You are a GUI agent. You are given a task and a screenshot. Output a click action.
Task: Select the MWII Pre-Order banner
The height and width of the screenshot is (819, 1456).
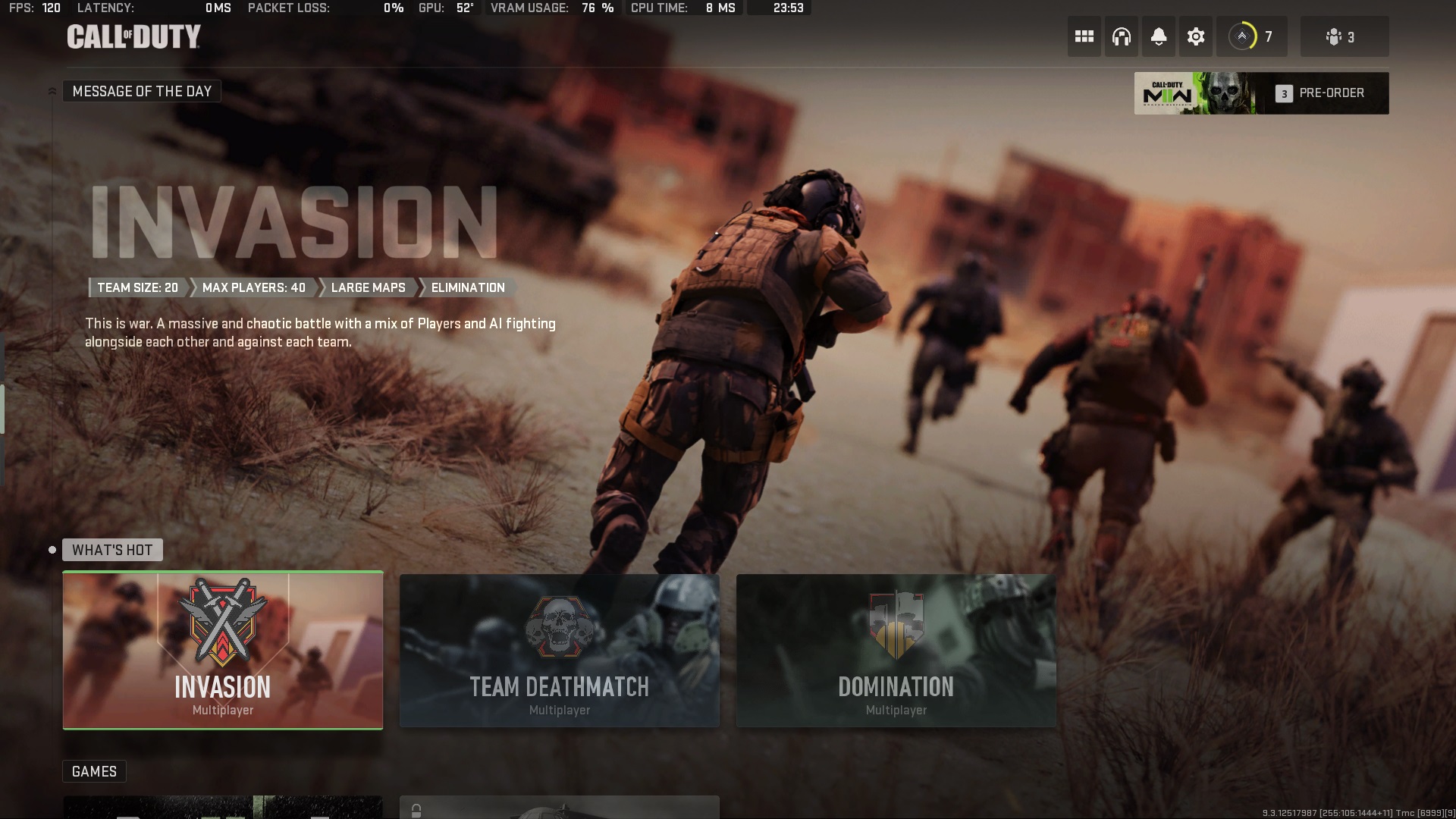1261,93
